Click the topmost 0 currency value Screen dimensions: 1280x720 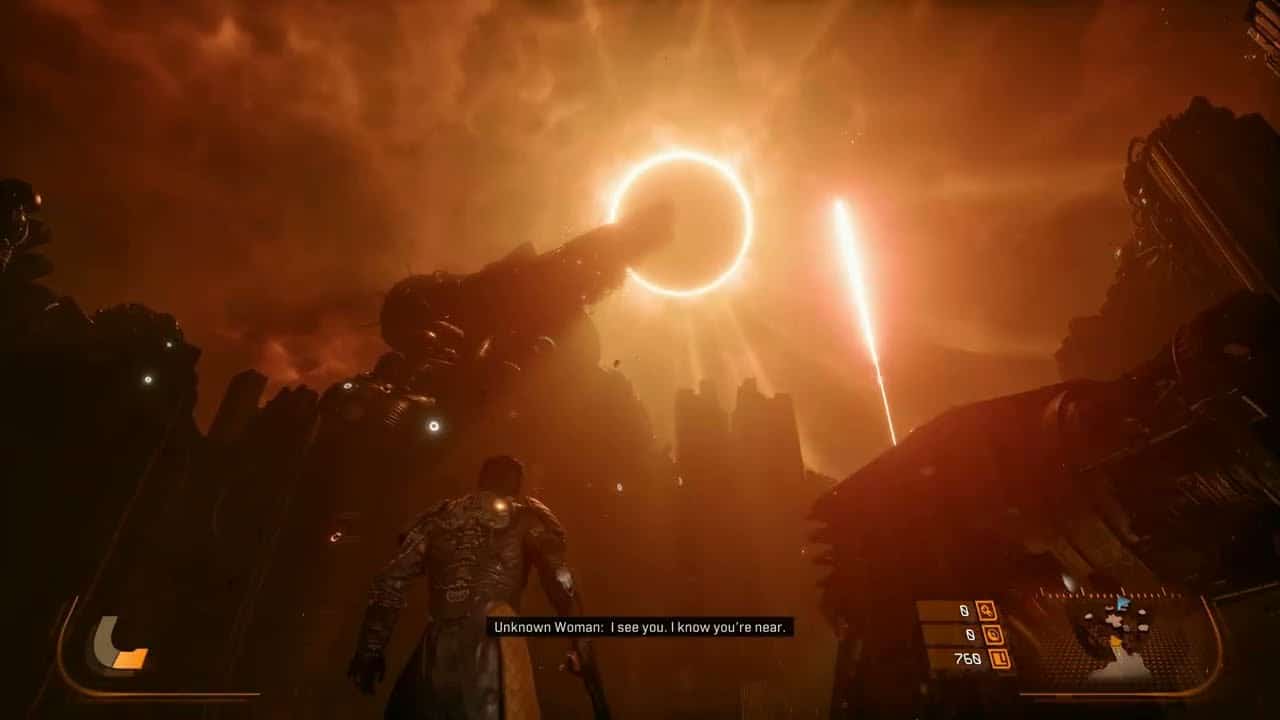point(964,610)
